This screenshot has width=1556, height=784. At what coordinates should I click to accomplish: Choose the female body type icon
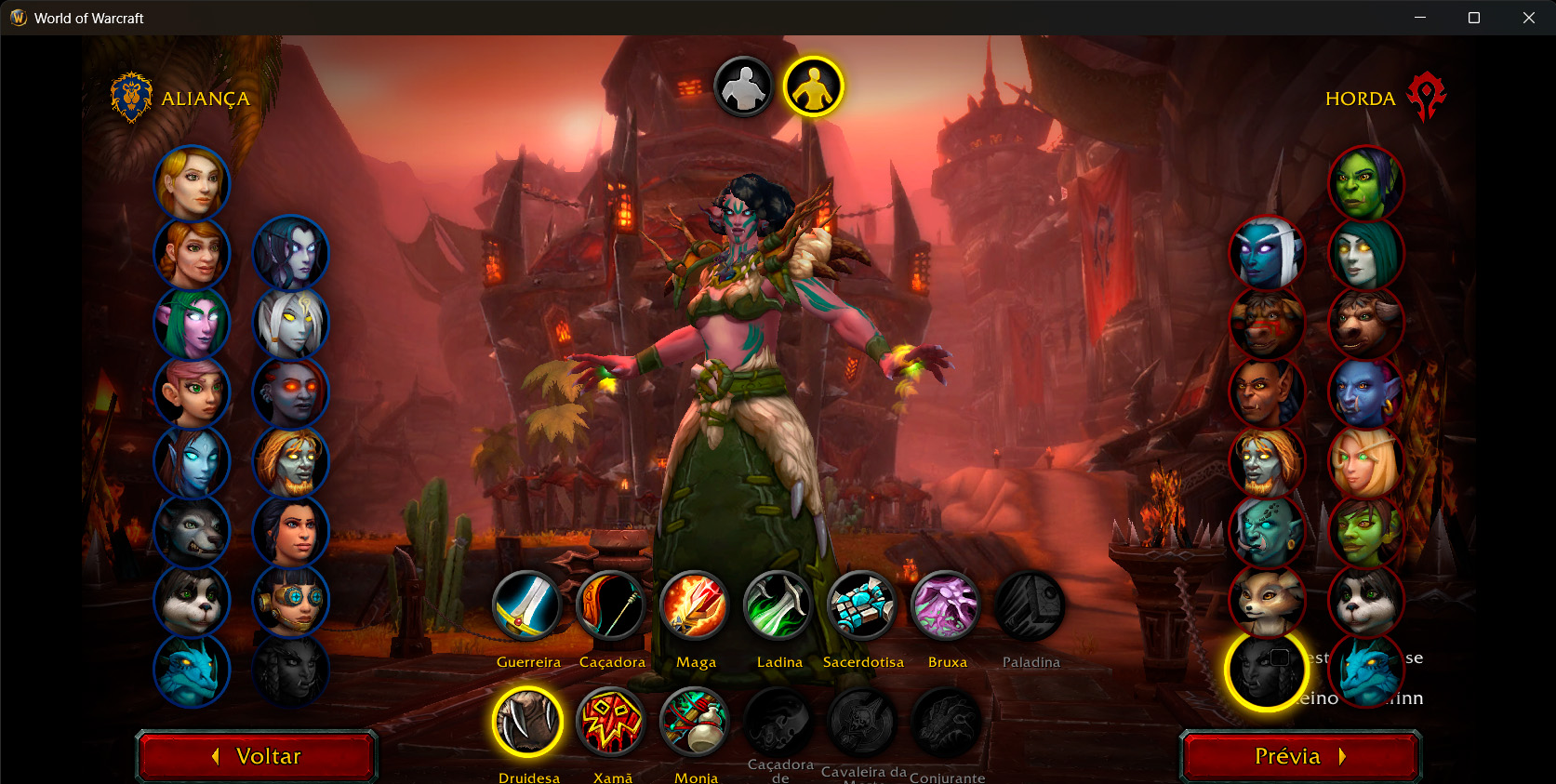813,87
